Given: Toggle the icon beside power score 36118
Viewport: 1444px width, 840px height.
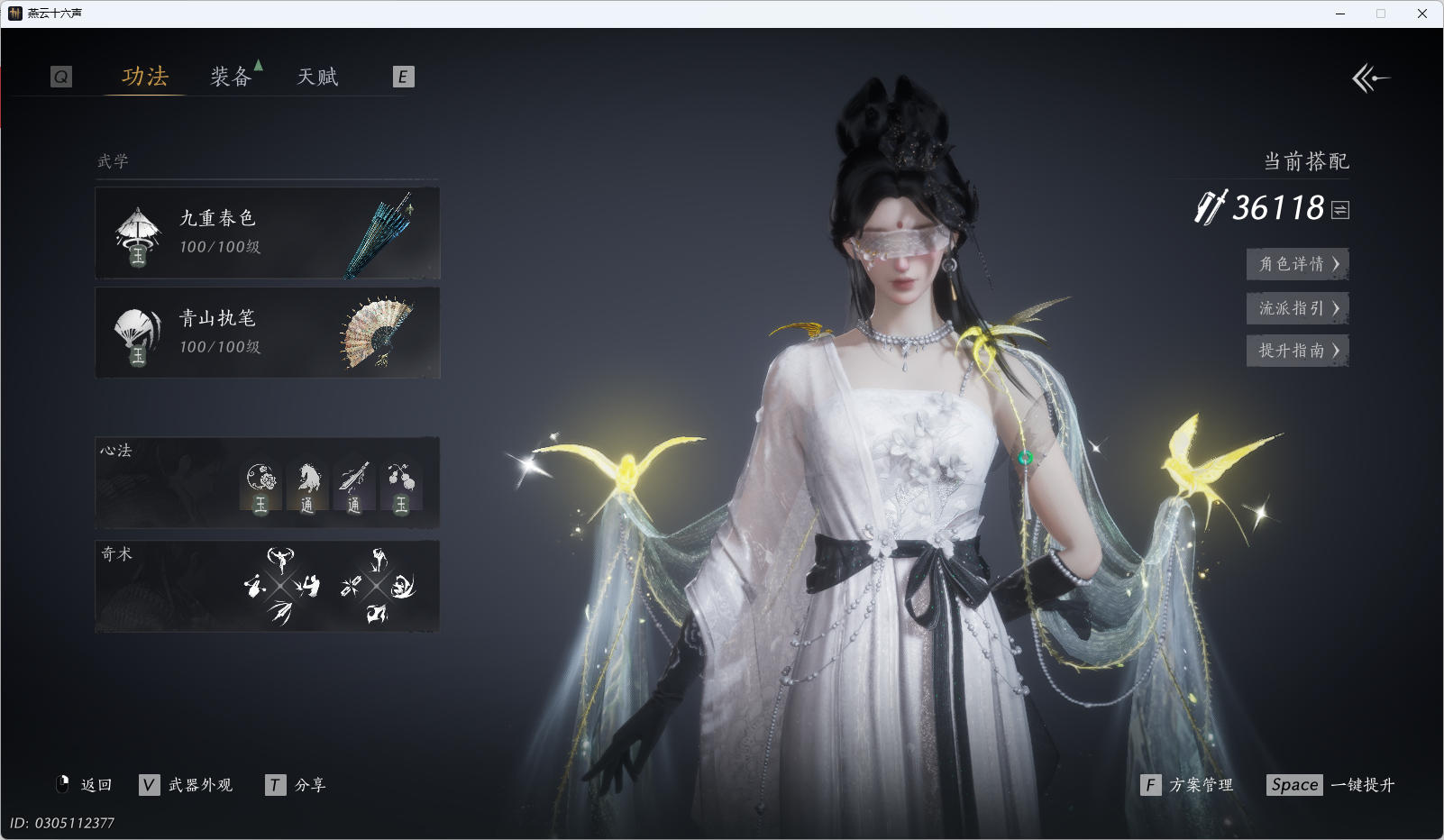Looking at the screenshot, I should (1340, 210).
